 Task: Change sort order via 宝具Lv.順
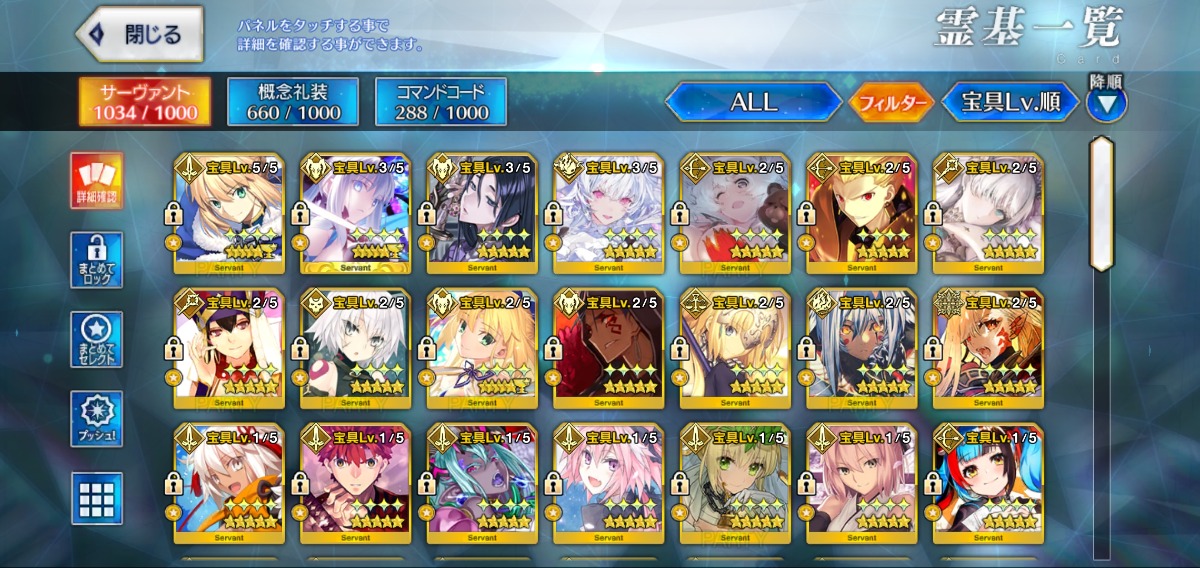coord(1011,102)
